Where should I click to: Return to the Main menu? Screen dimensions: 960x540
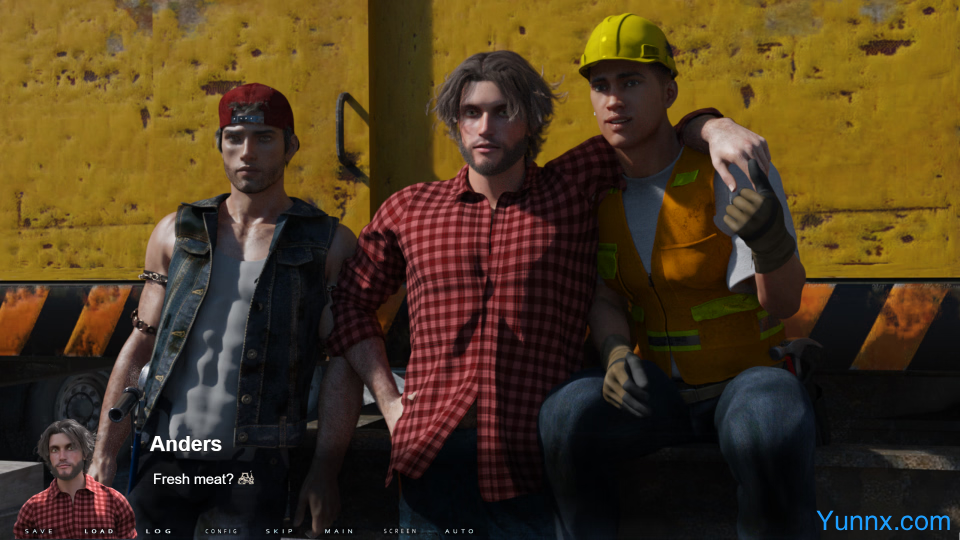(339, 531)
